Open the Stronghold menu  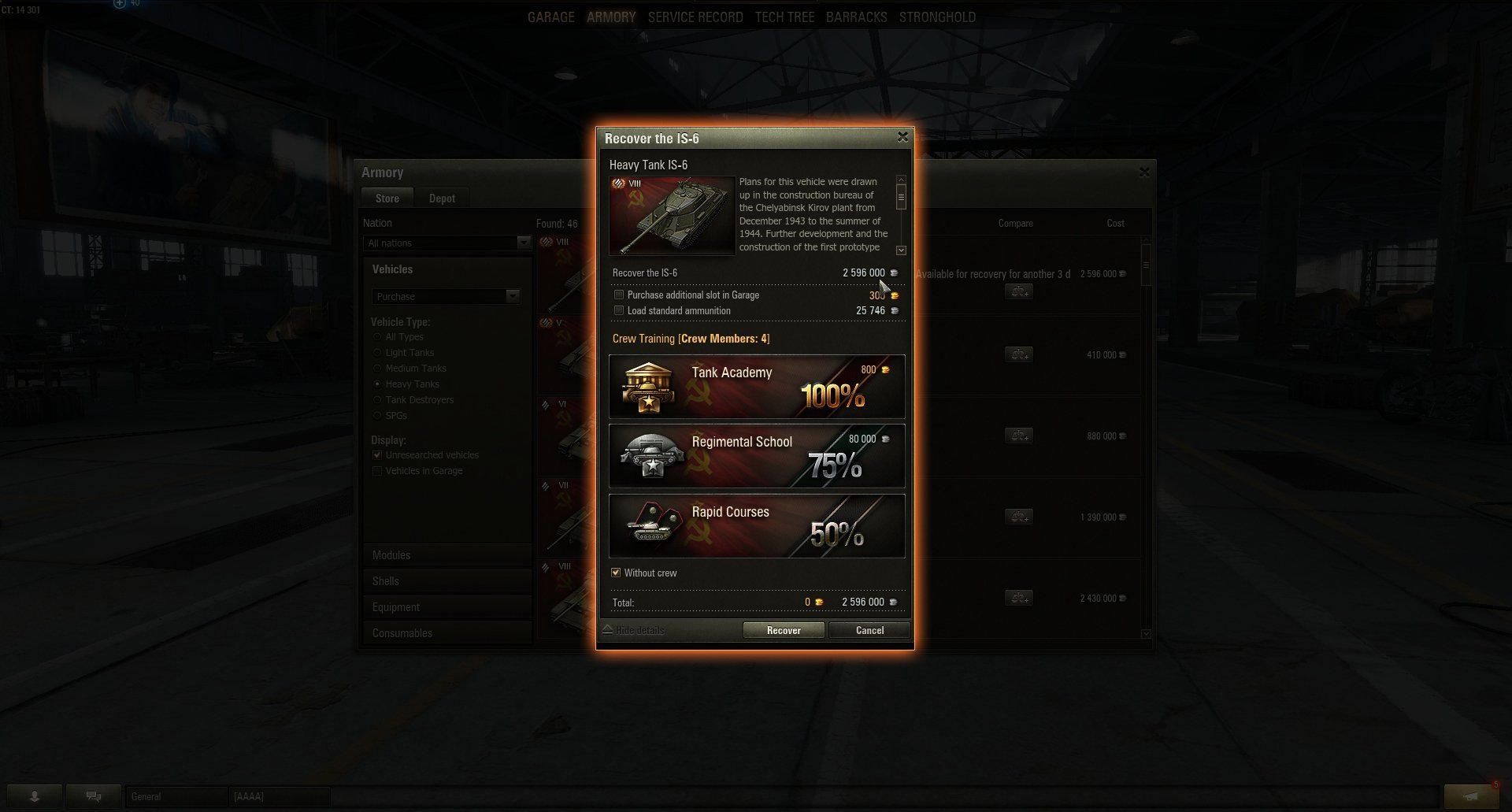point(937,17)
